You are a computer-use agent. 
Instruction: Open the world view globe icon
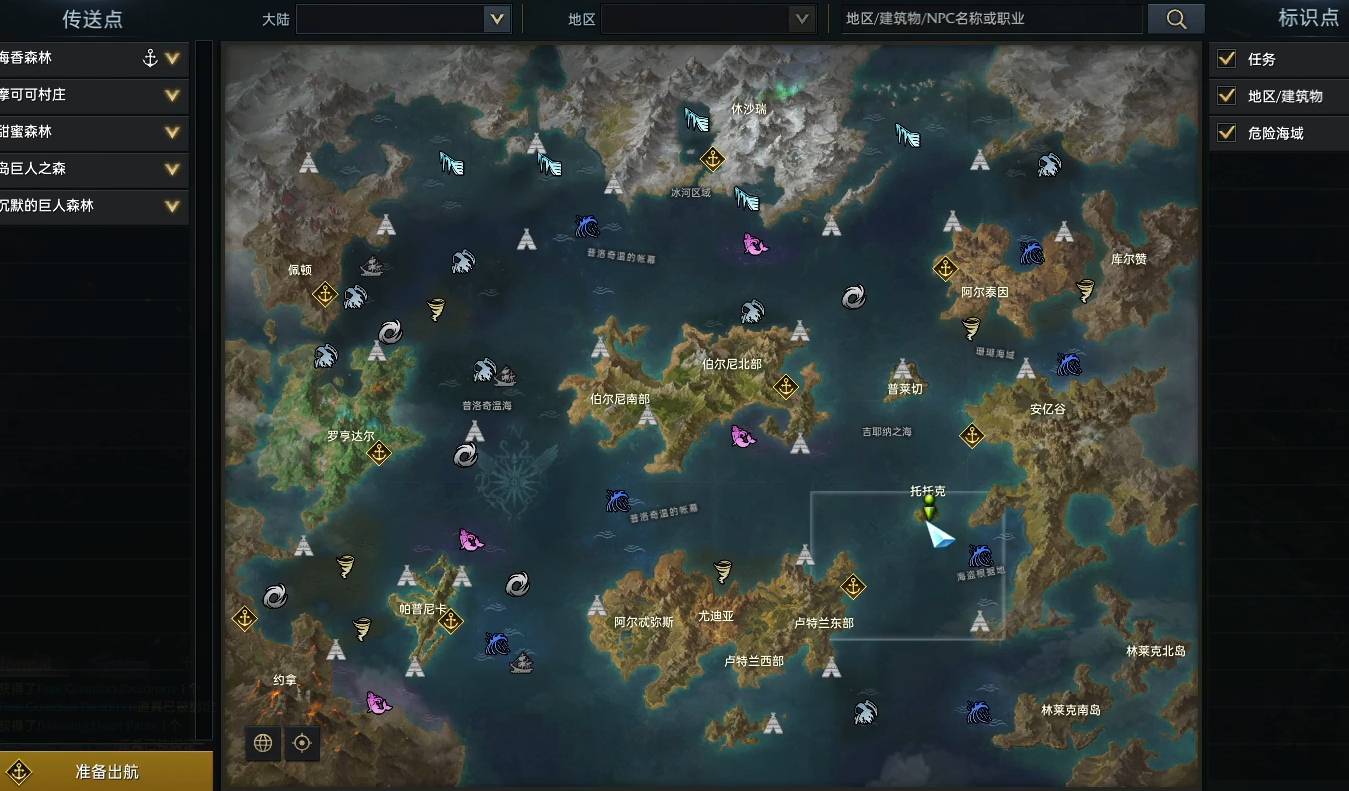[x=262, y=743]
